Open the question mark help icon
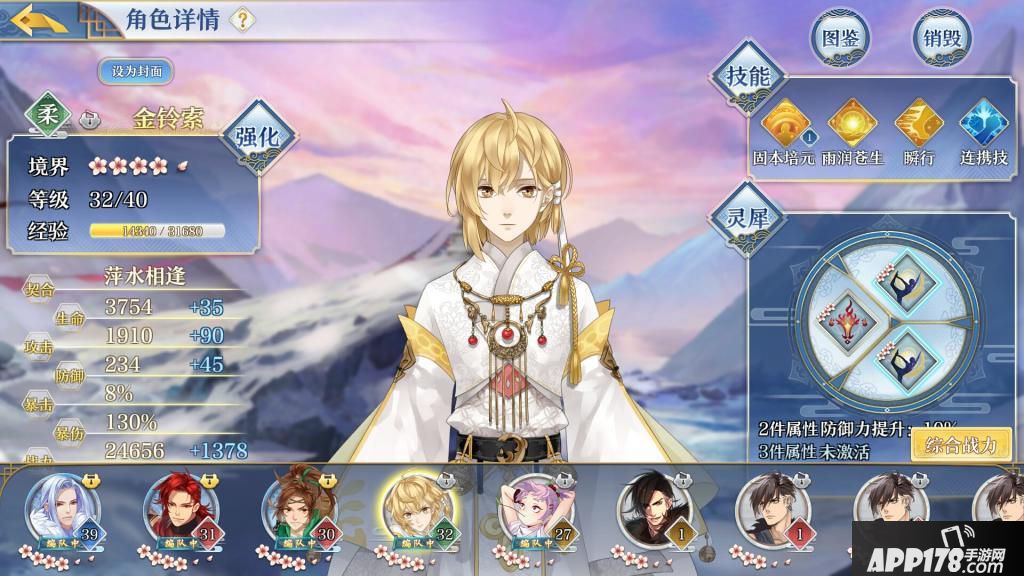The height and width of the screenshot is (576, 1024). 243,19
